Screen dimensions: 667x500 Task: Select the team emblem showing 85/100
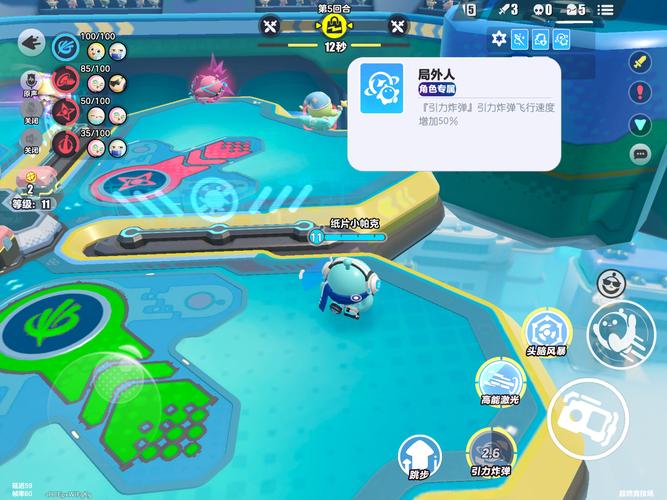(x=66, y=80)
